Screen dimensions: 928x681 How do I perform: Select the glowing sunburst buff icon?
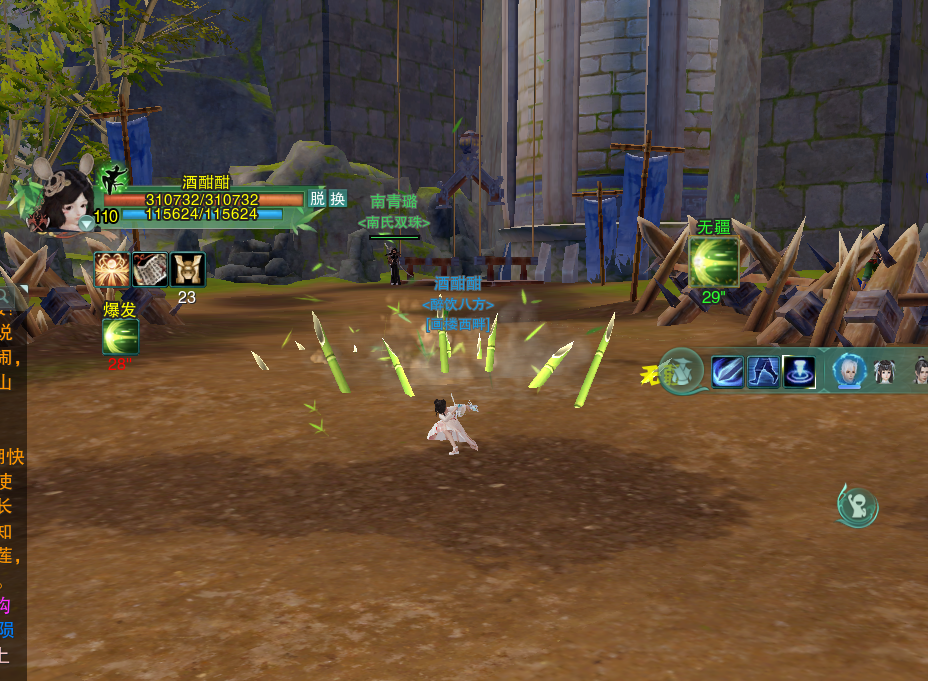coord(111,269)
